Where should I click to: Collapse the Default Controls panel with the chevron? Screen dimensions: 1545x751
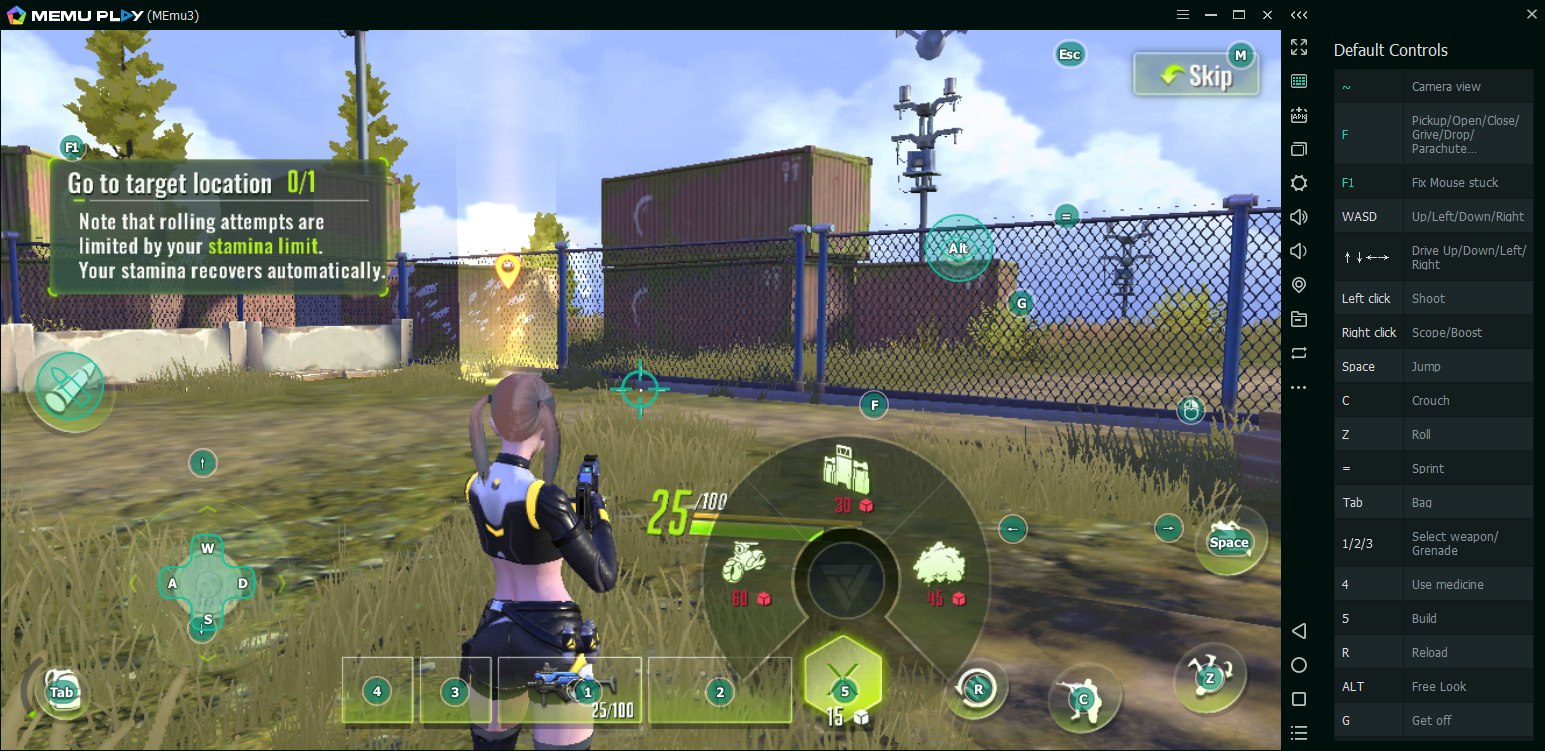coord(1299,14)
